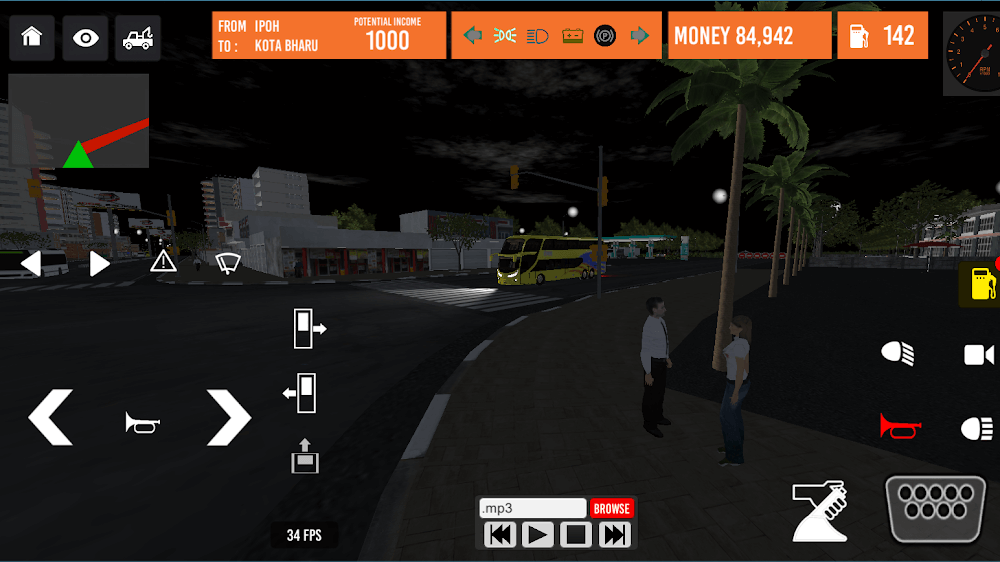Open the door with left-pointing arrow

300,393
